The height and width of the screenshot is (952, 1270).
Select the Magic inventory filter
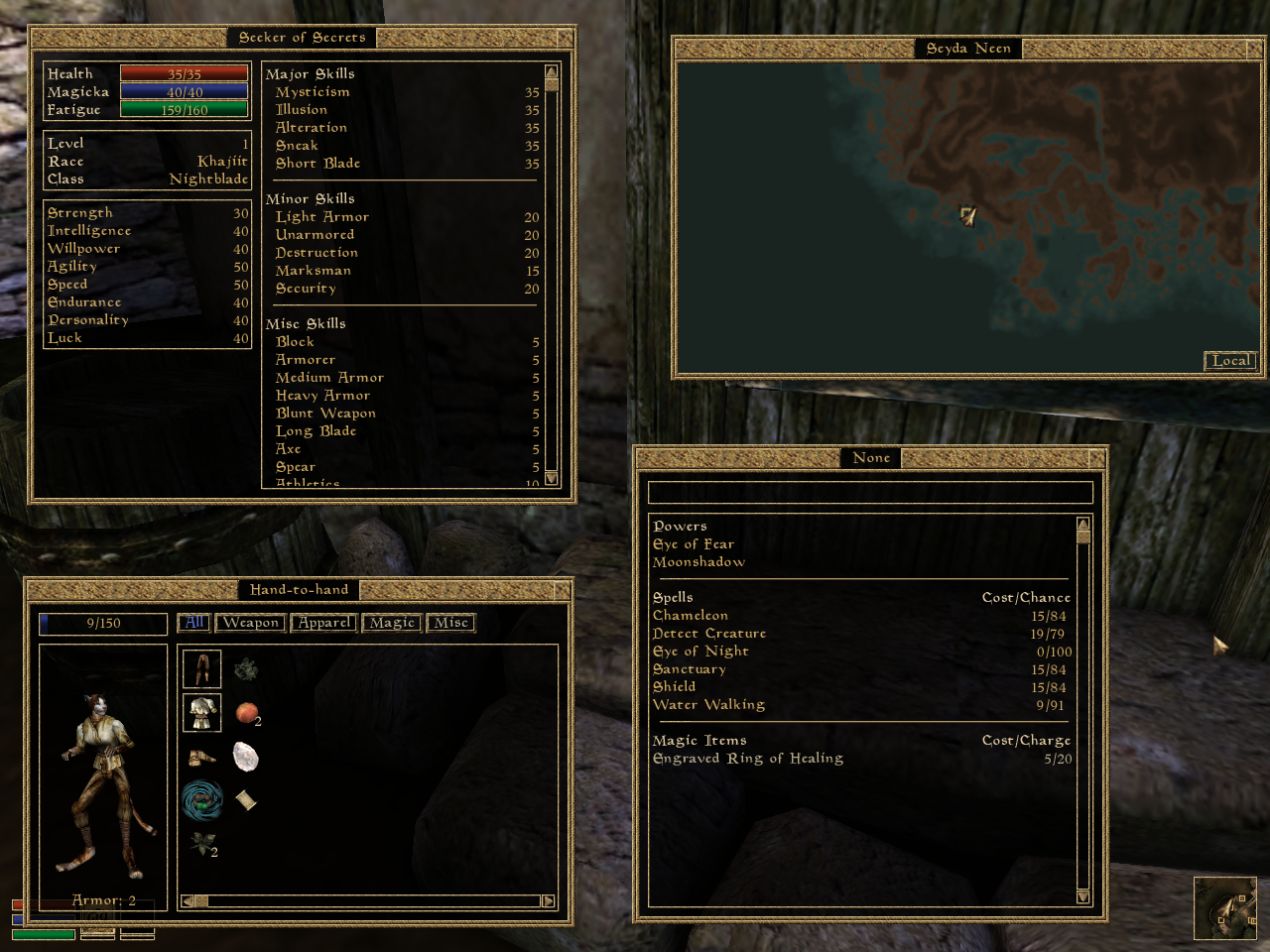(x=392, y=623)
